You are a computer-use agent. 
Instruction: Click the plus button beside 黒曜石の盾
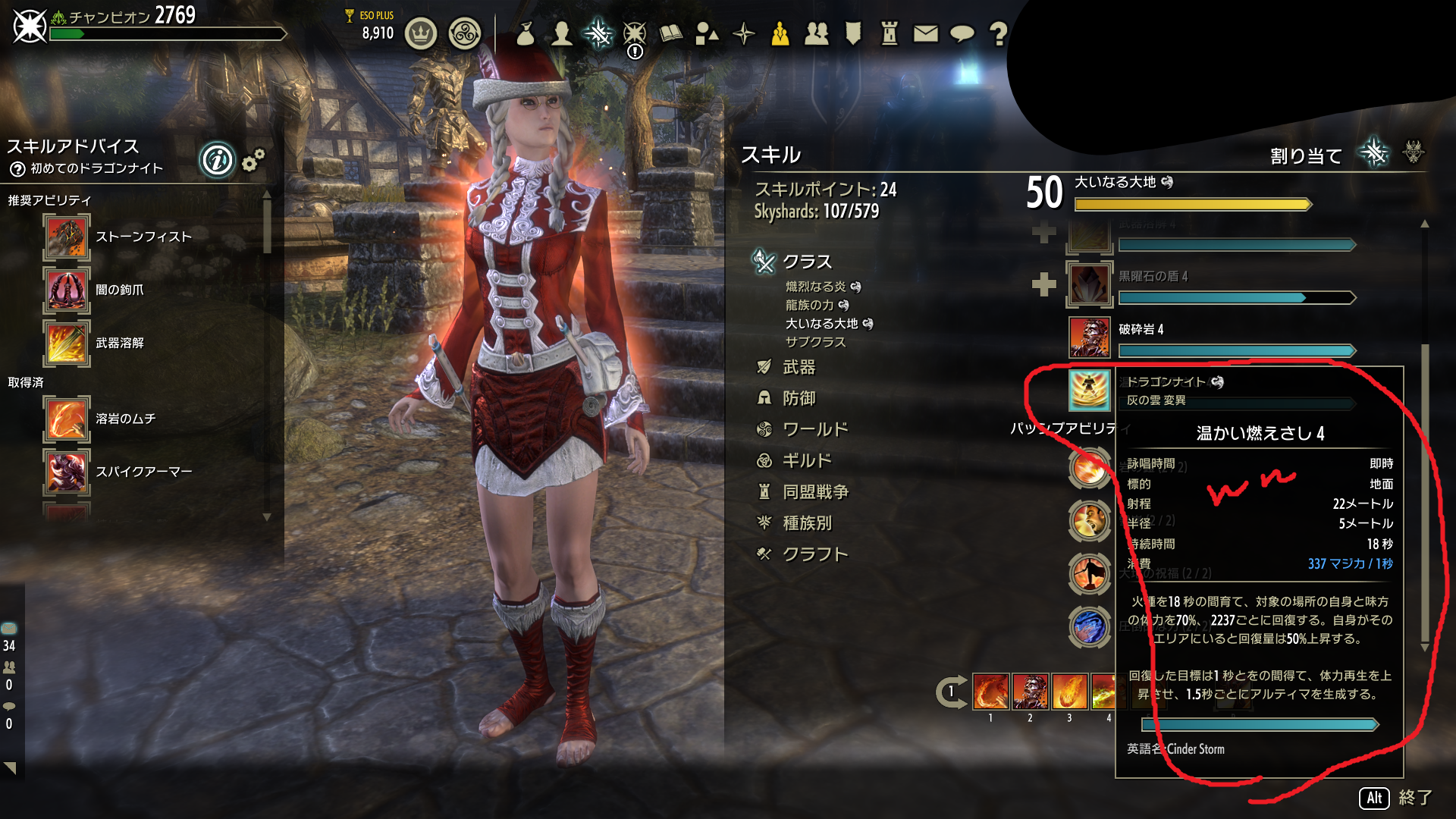pyautogui.click(x=1044, y=284)
